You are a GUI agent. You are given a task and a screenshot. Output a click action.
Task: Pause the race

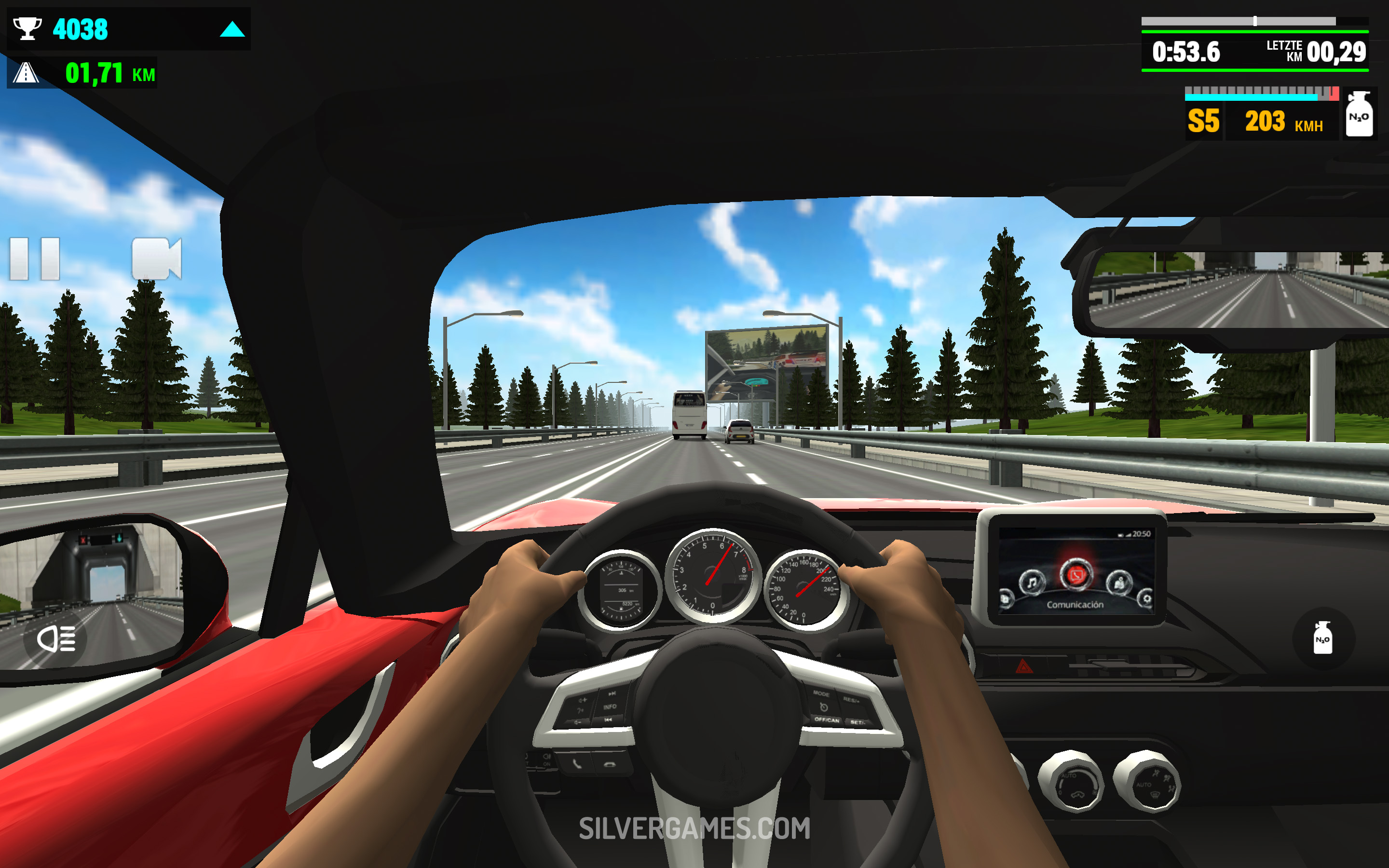34,259
